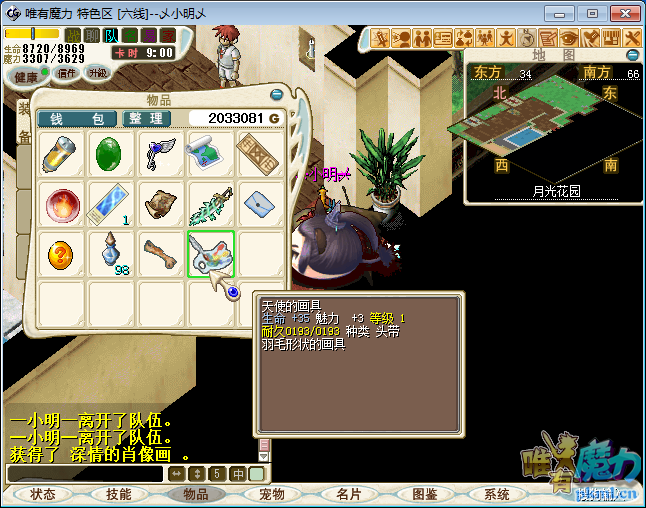Switch to the 技能 skills tab
Viewport: 646px width, 508px height.
tap(119, 494)
